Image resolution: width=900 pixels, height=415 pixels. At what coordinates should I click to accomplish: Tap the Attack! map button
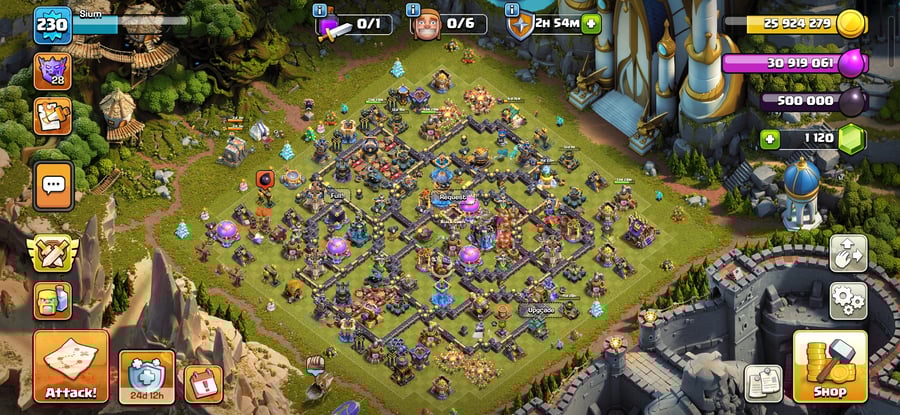click(70, 367)
